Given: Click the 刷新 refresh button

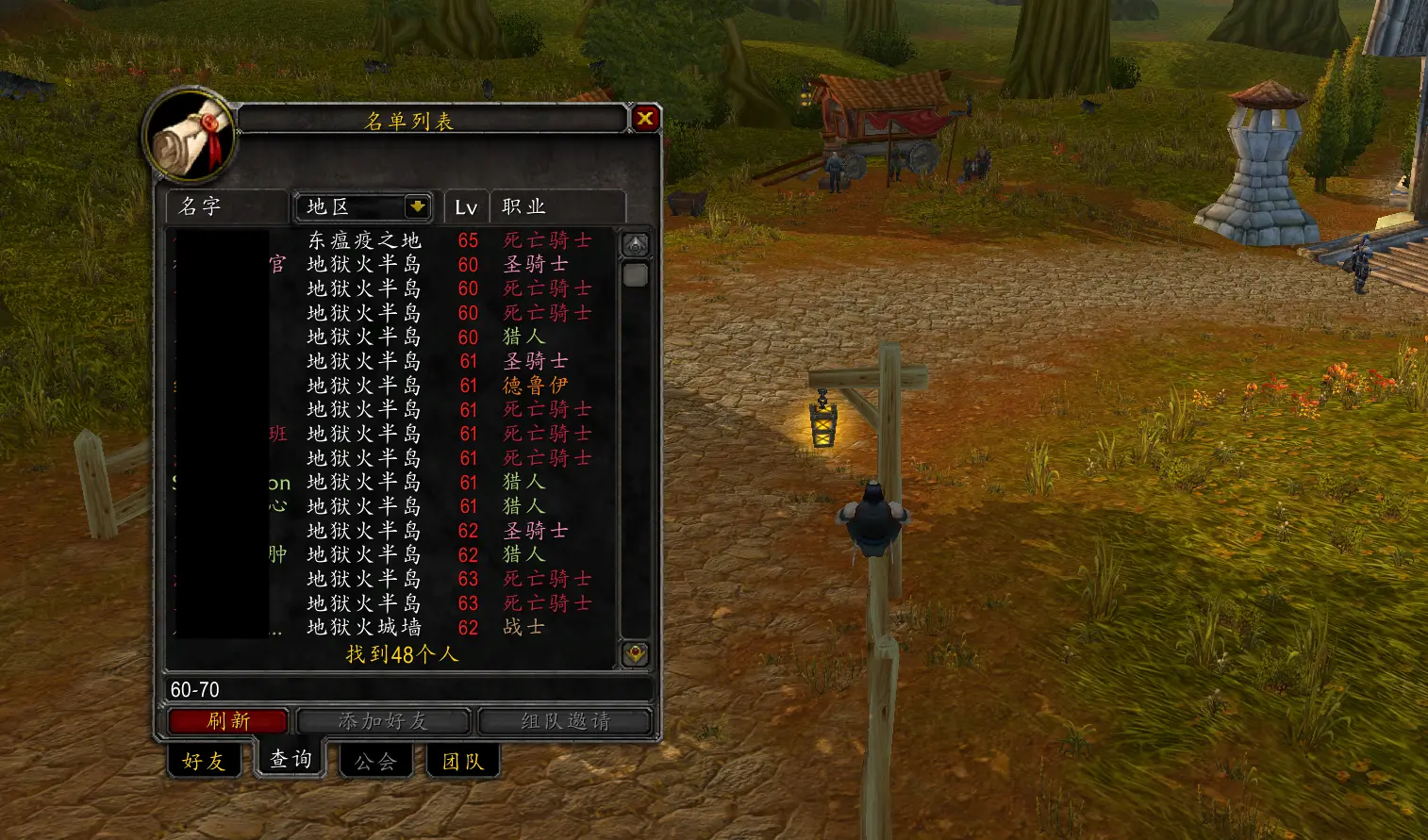Looking at the screenshot, I should click(228, 721).
